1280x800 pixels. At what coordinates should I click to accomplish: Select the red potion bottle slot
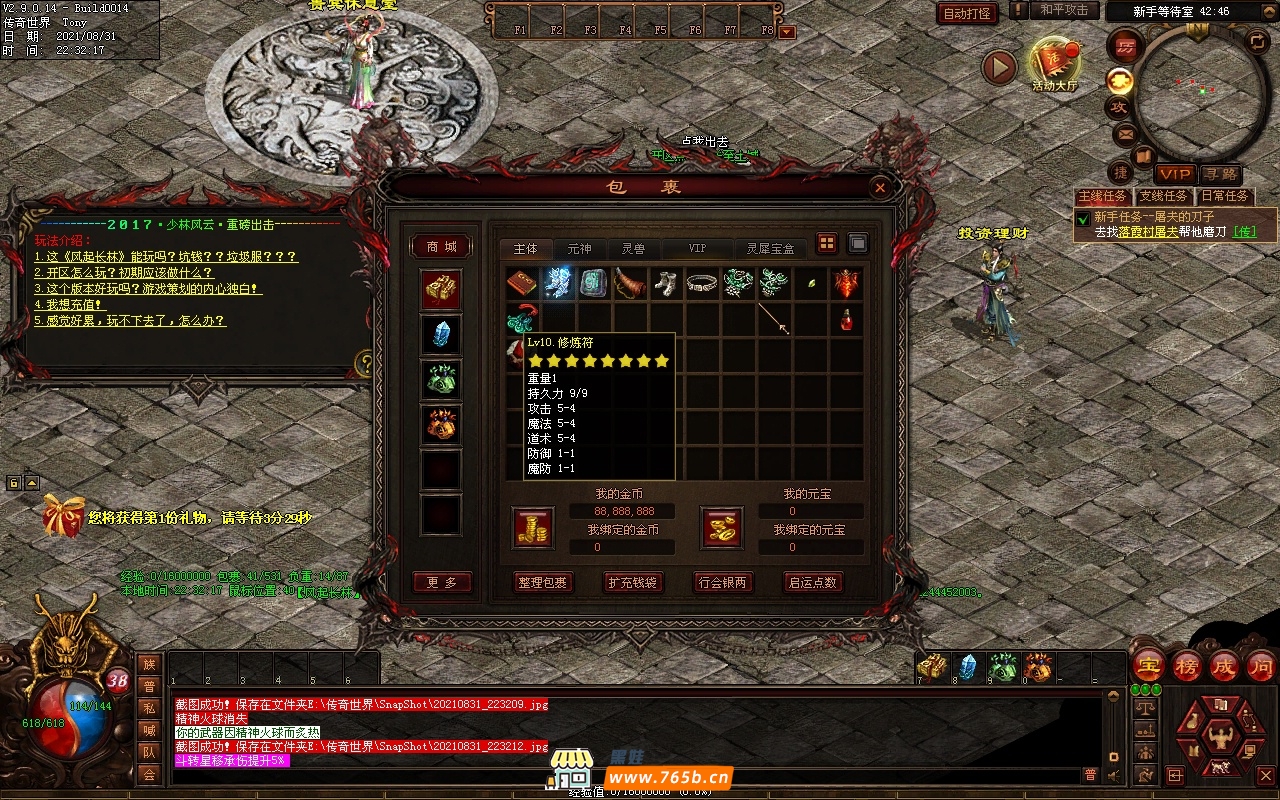(847, 319)
